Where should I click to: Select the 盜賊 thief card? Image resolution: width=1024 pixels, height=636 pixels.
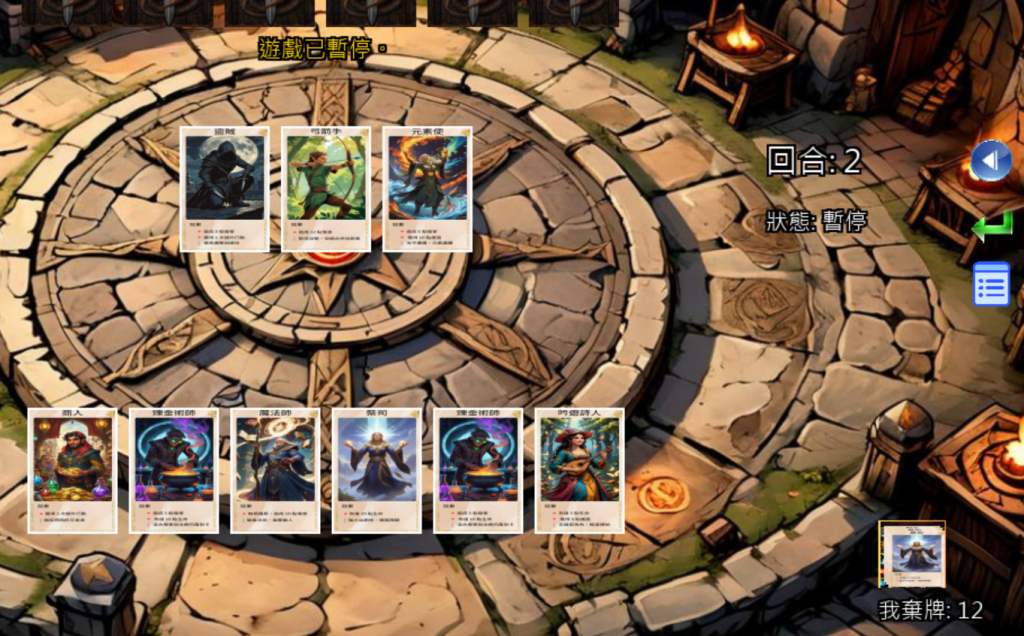pos(225,188)
